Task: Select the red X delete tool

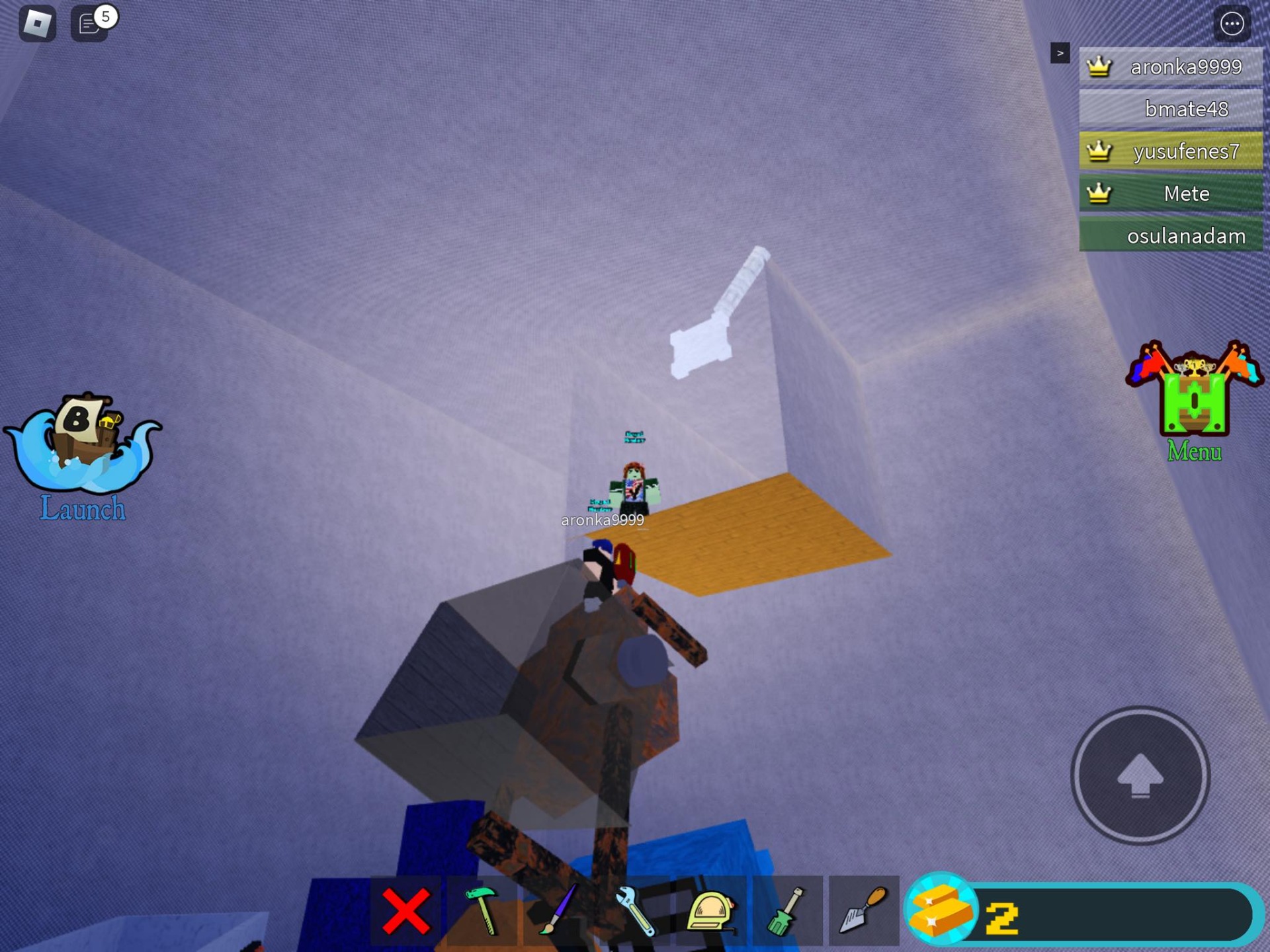Action: [x=405, y=911]
